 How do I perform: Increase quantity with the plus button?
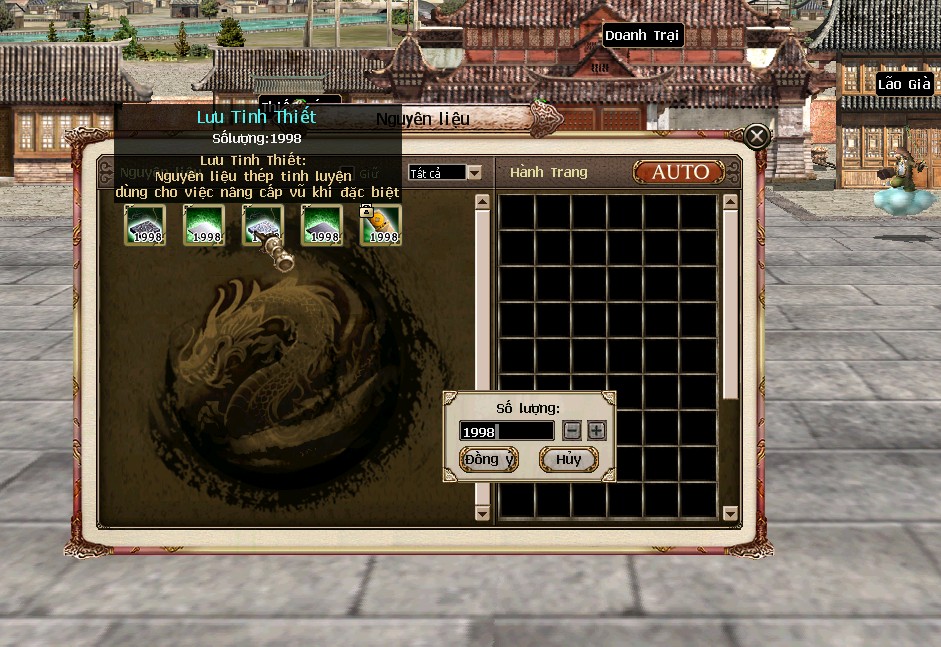pos(596,431)
